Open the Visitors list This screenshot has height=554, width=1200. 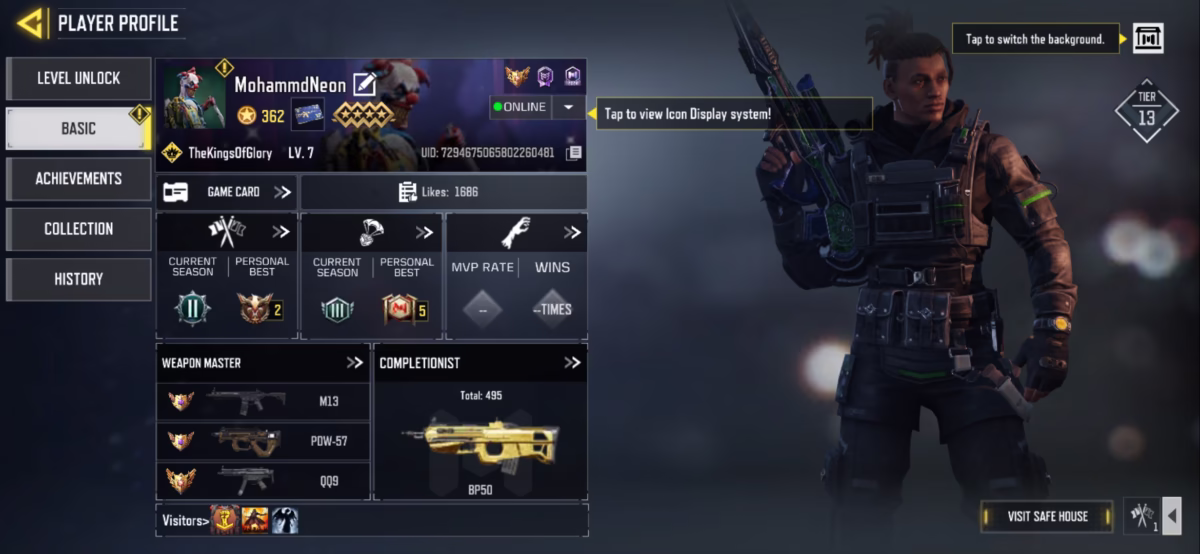186,520
